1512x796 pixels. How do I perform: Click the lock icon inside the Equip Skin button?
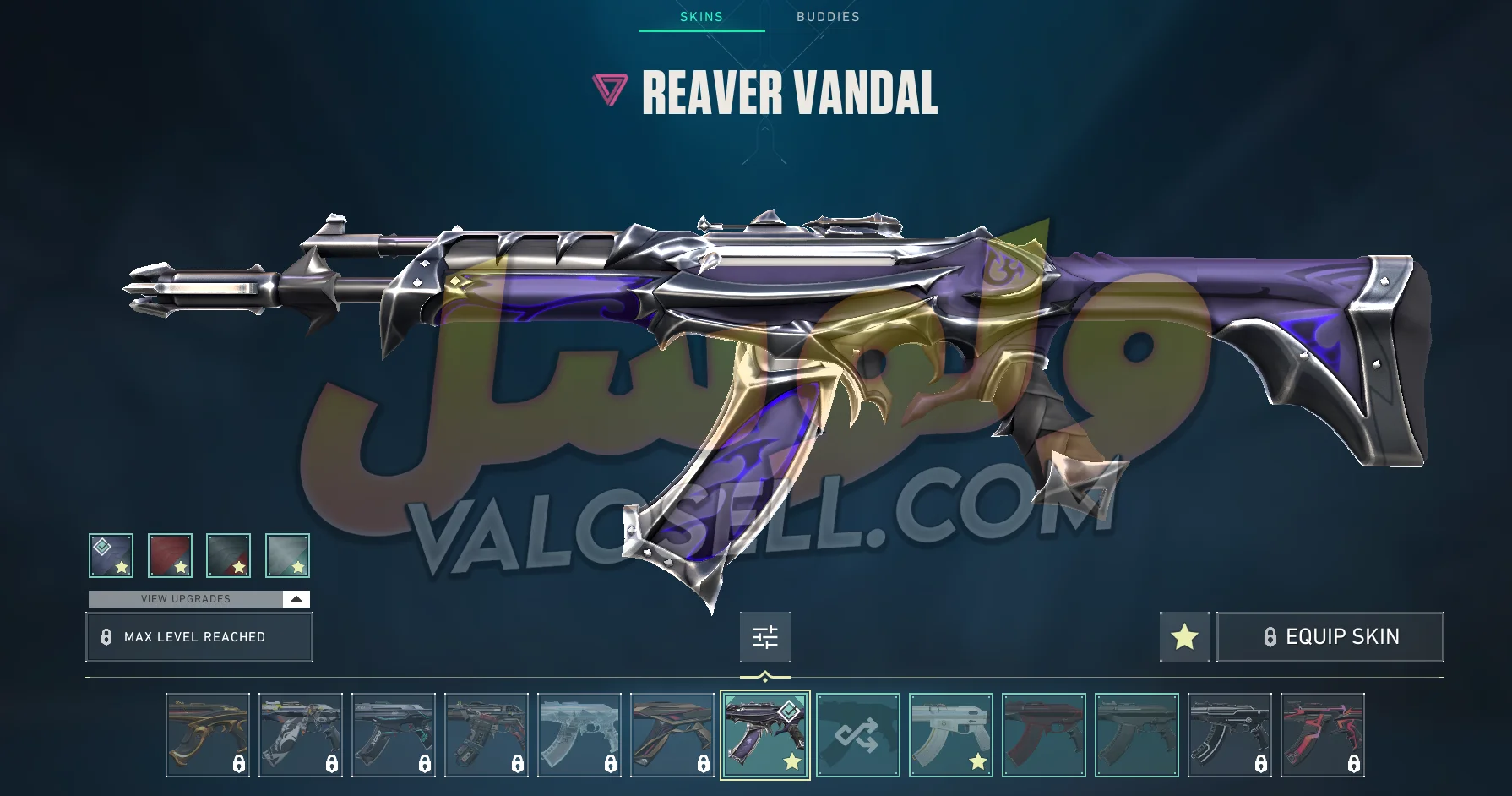[x=1270, y=636]
